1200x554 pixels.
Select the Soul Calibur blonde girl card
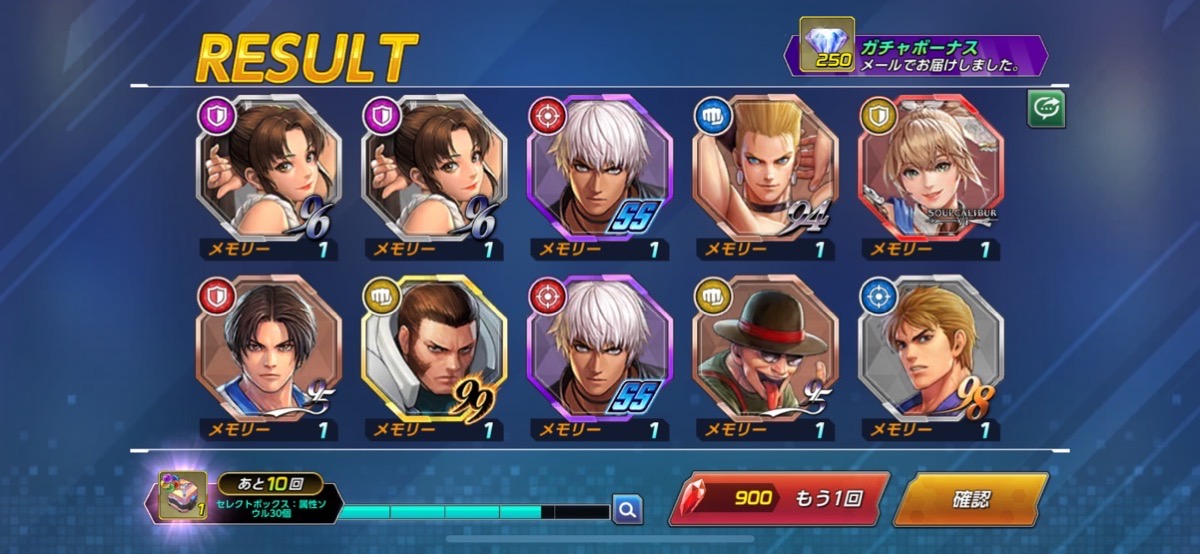(931, 169)
